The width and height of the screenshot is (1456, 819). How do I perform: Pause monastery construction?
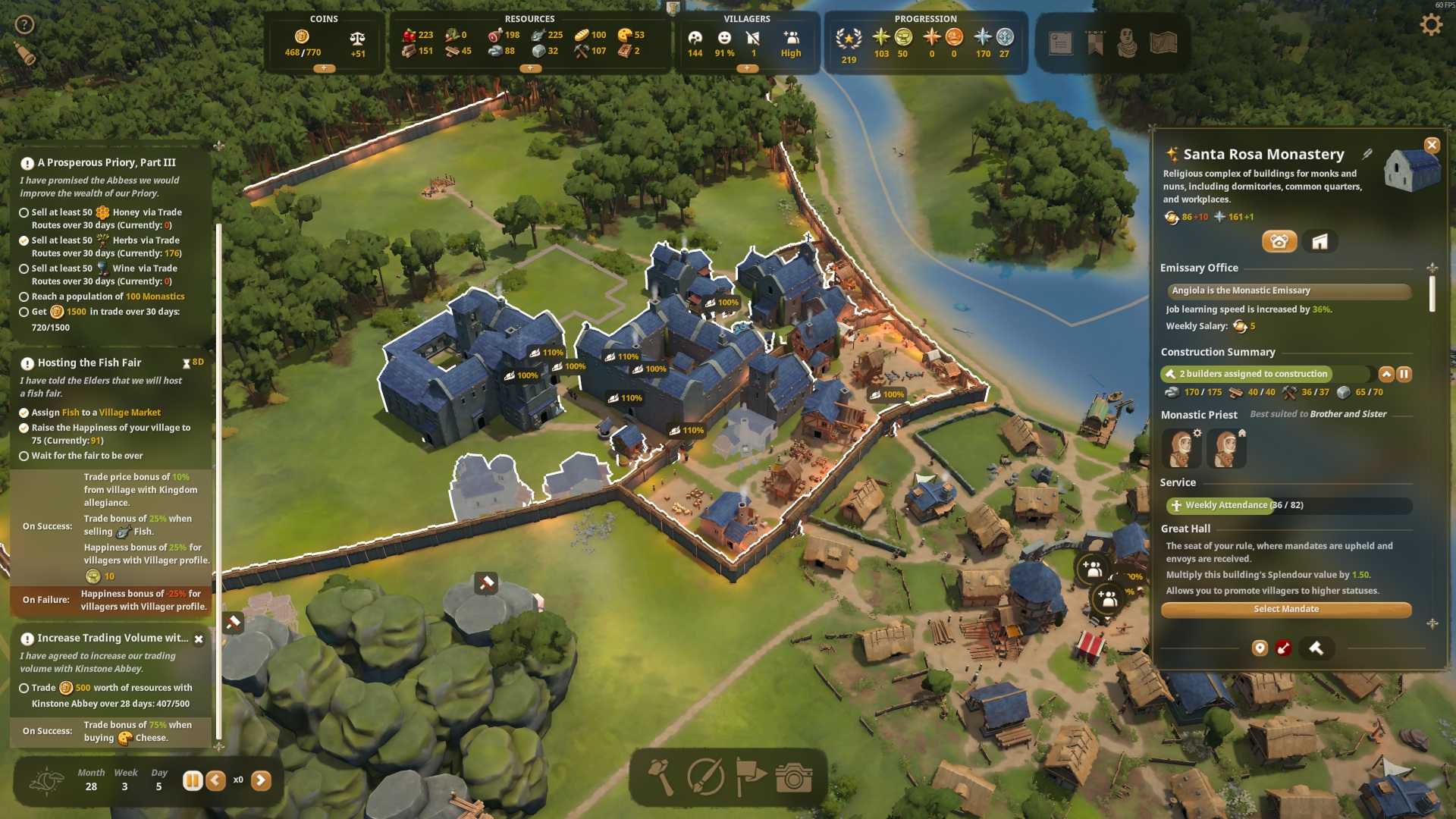1404,374
